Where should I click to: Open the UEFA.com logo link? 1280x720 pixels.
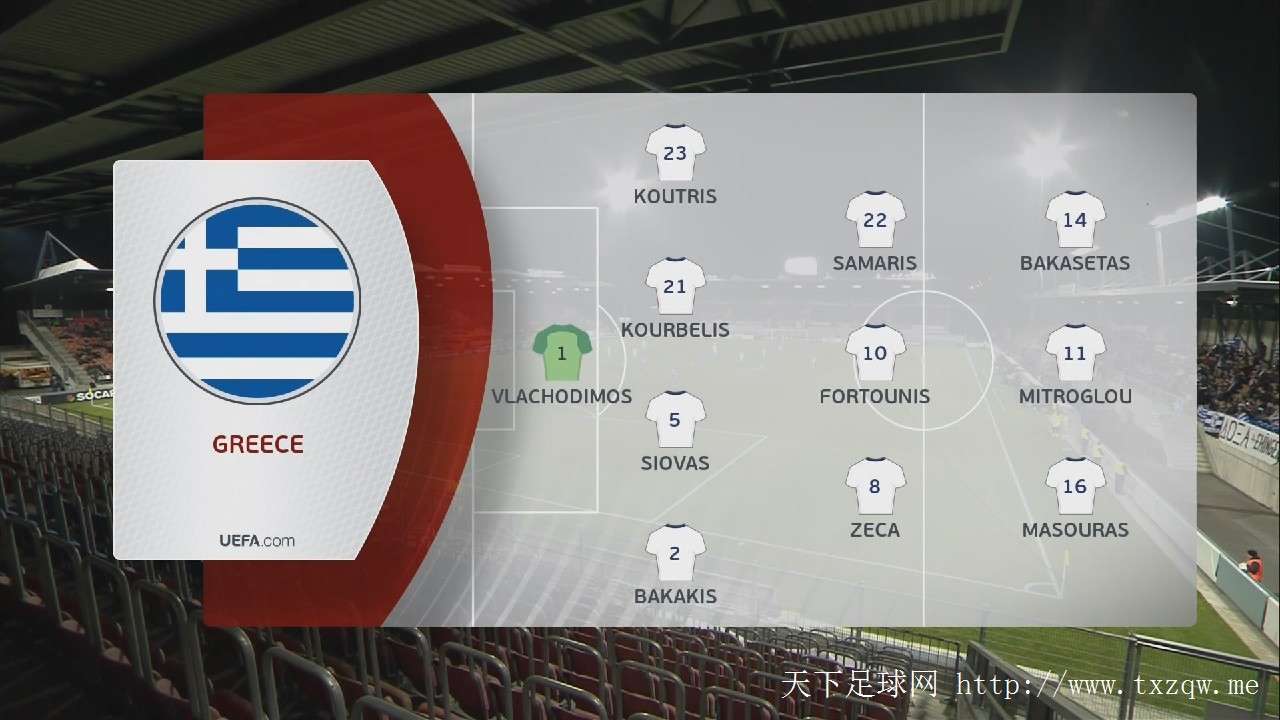pyautogui.click(x=257, y=541)
